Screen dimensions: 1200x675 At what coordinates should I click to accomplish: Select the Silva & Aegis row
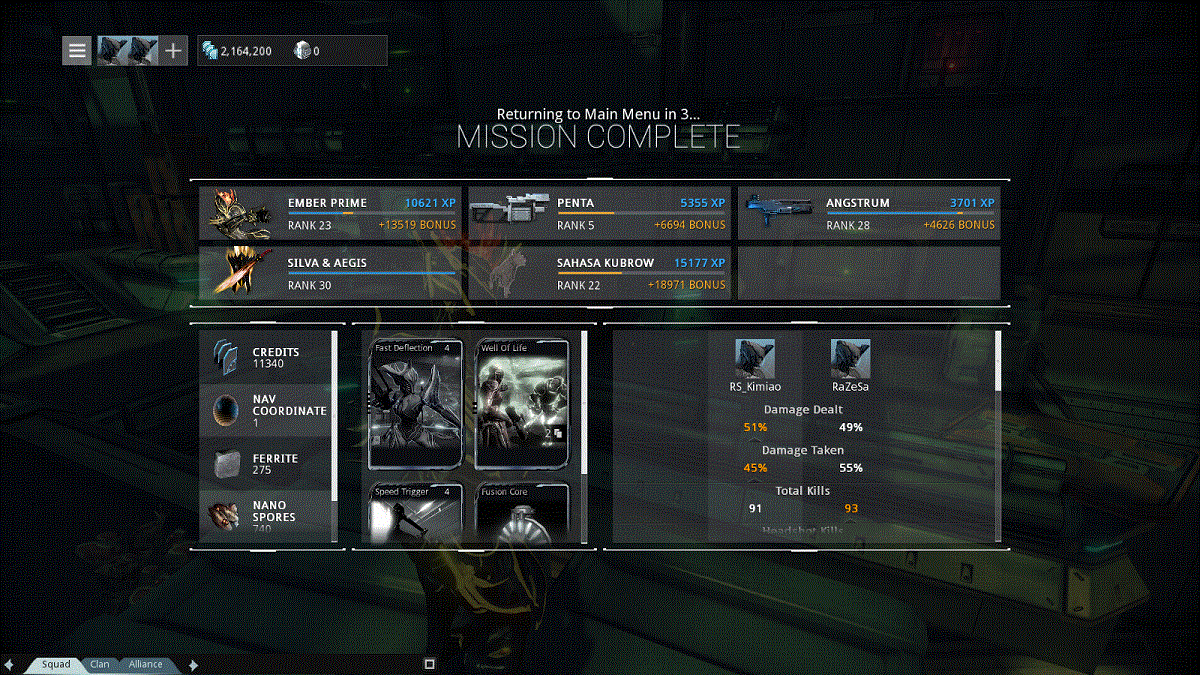point(329,273)
